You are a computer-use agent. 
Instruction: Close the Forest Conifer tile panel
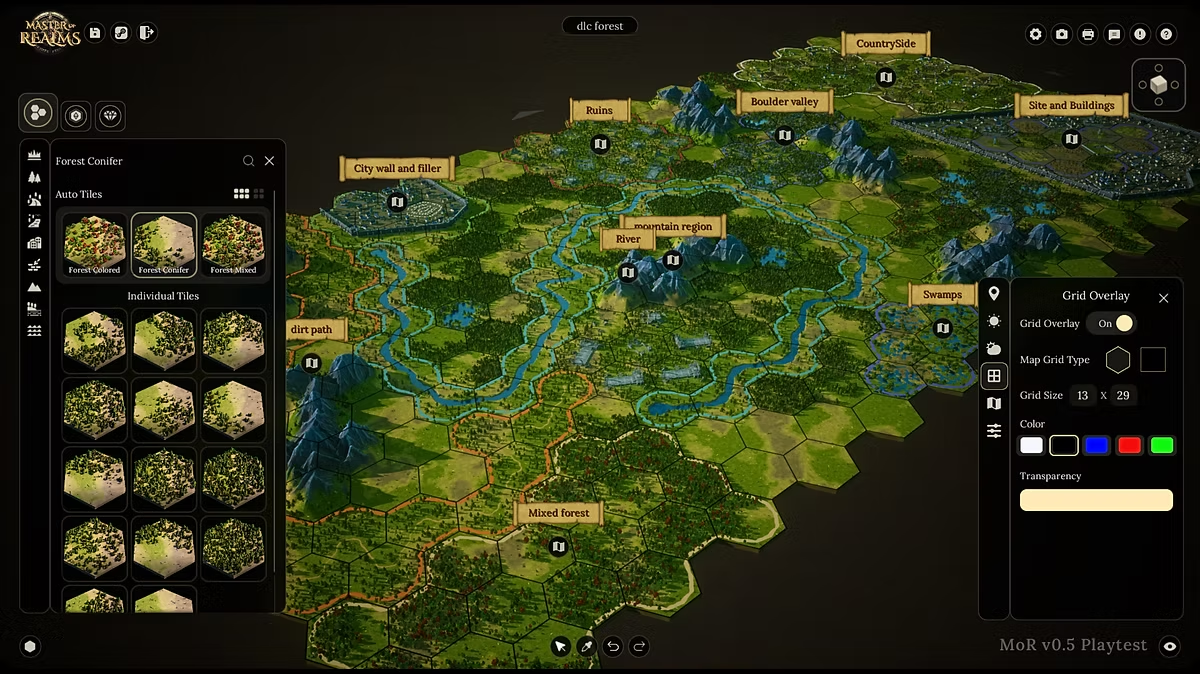coord(269,161)
